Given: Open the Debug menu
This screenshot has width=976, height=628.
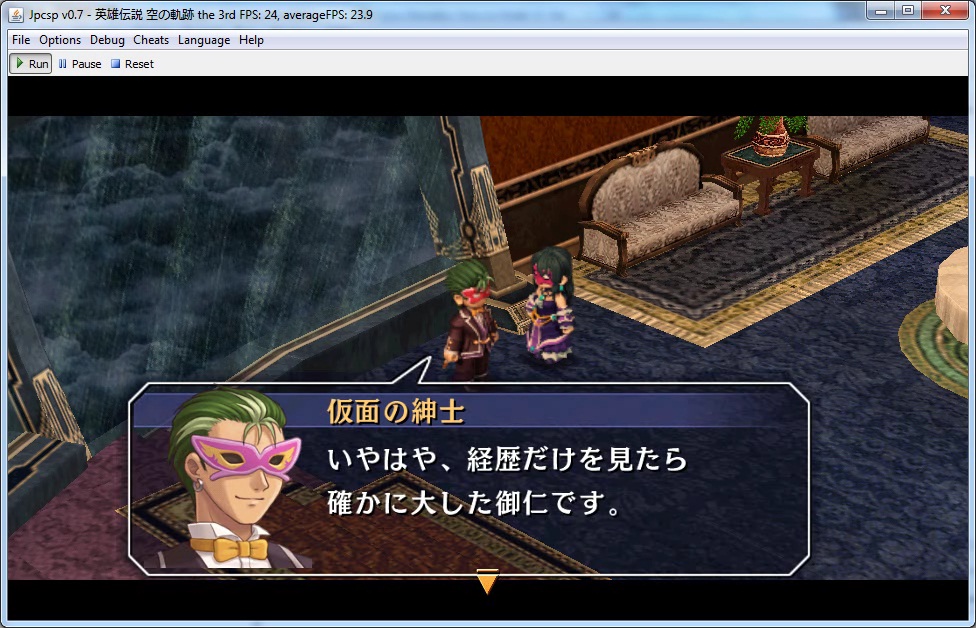Looking at the screenshot, I should (107, 40).
